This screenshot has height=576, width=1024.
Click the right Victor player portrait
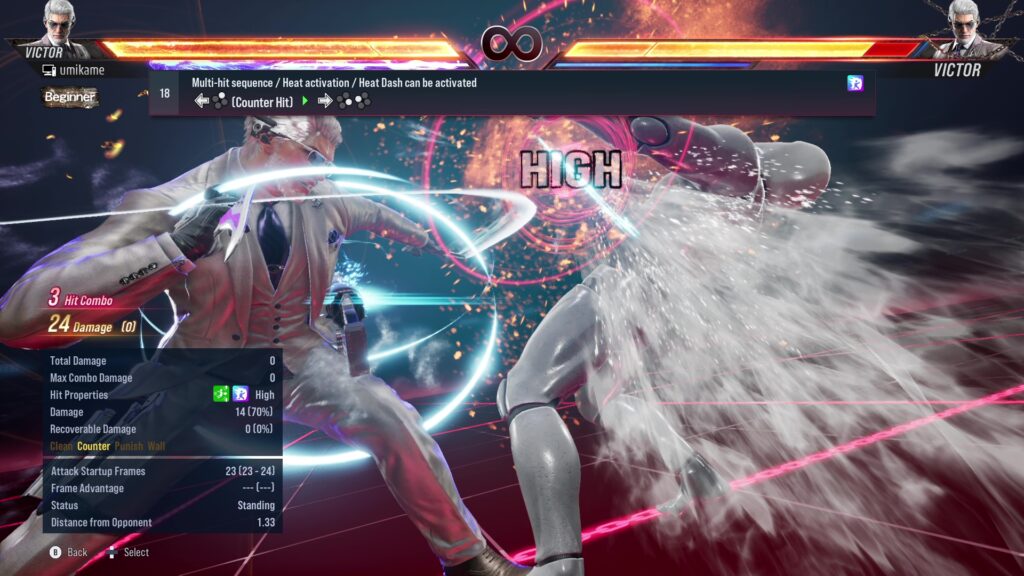(964, 24)
